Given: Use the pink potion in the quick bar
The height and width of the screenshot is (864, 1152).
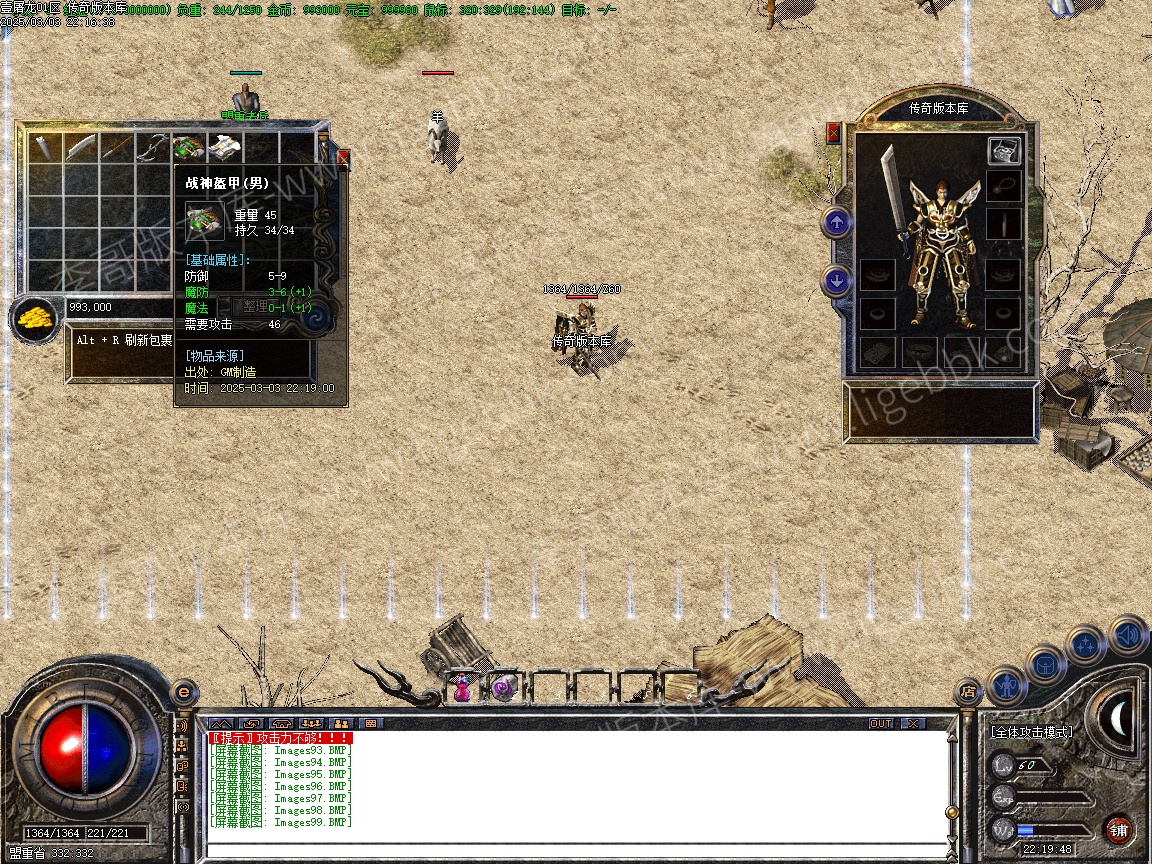Looking at the screenshot, I should tap(462, 688).
